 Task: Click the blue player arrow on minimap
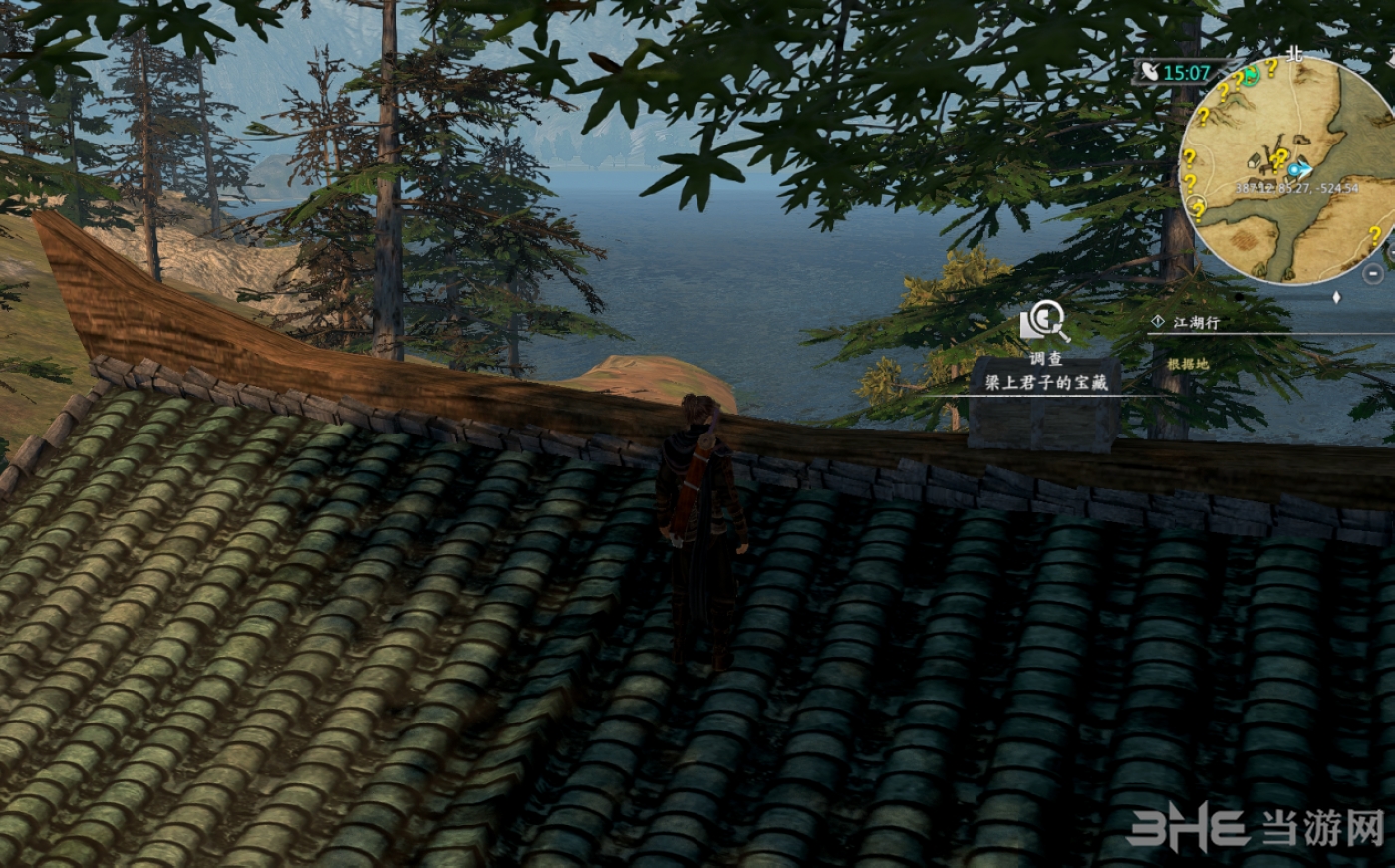tap(1296, 170)
